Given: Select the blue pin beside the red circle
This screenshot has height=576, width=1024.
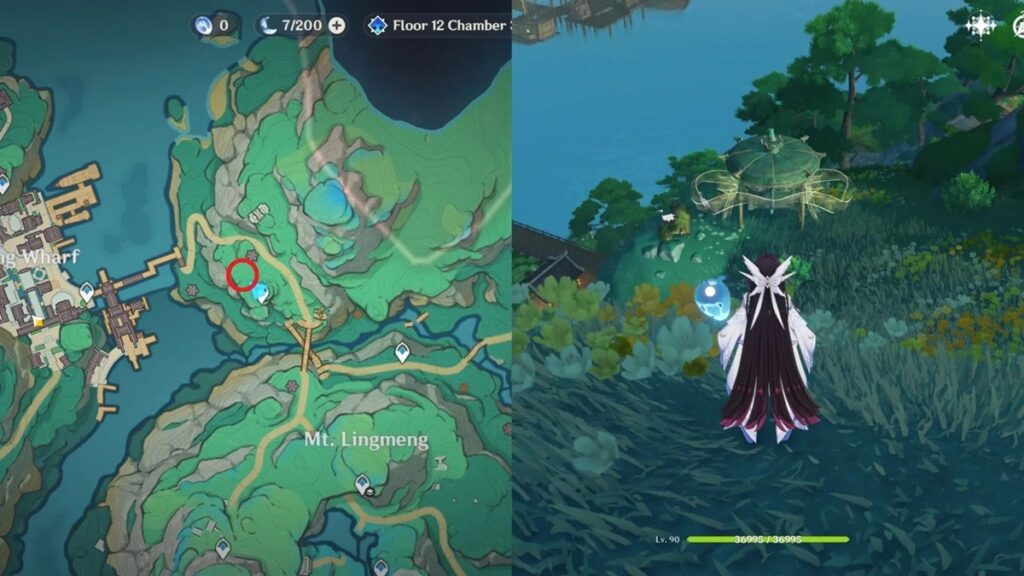Looking at the screenshot, I should (261, 293).
